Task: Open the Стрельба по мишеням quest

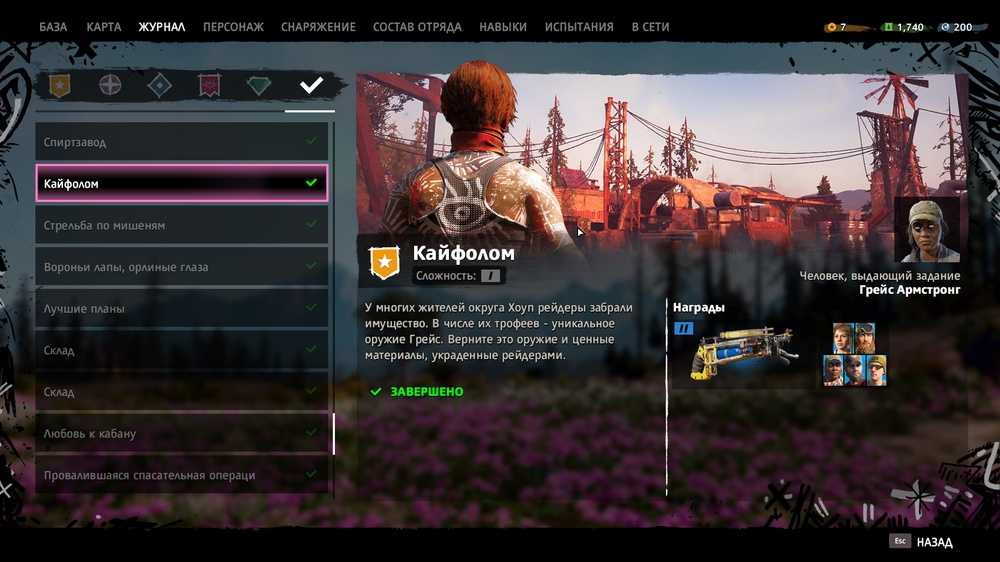Action: click(x=181, y=225)
